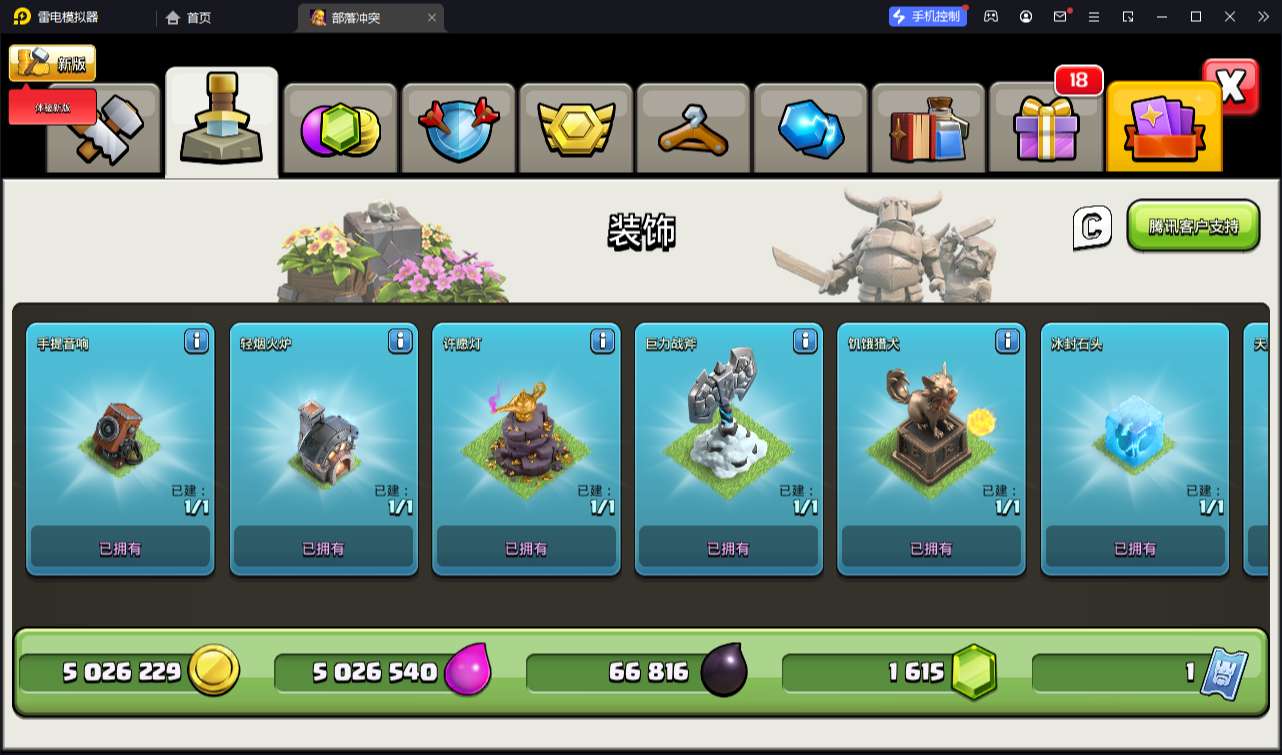Click the 腾讯客户支持 green button
Screen dimensions: 1282x755
tap(1193, 226)
